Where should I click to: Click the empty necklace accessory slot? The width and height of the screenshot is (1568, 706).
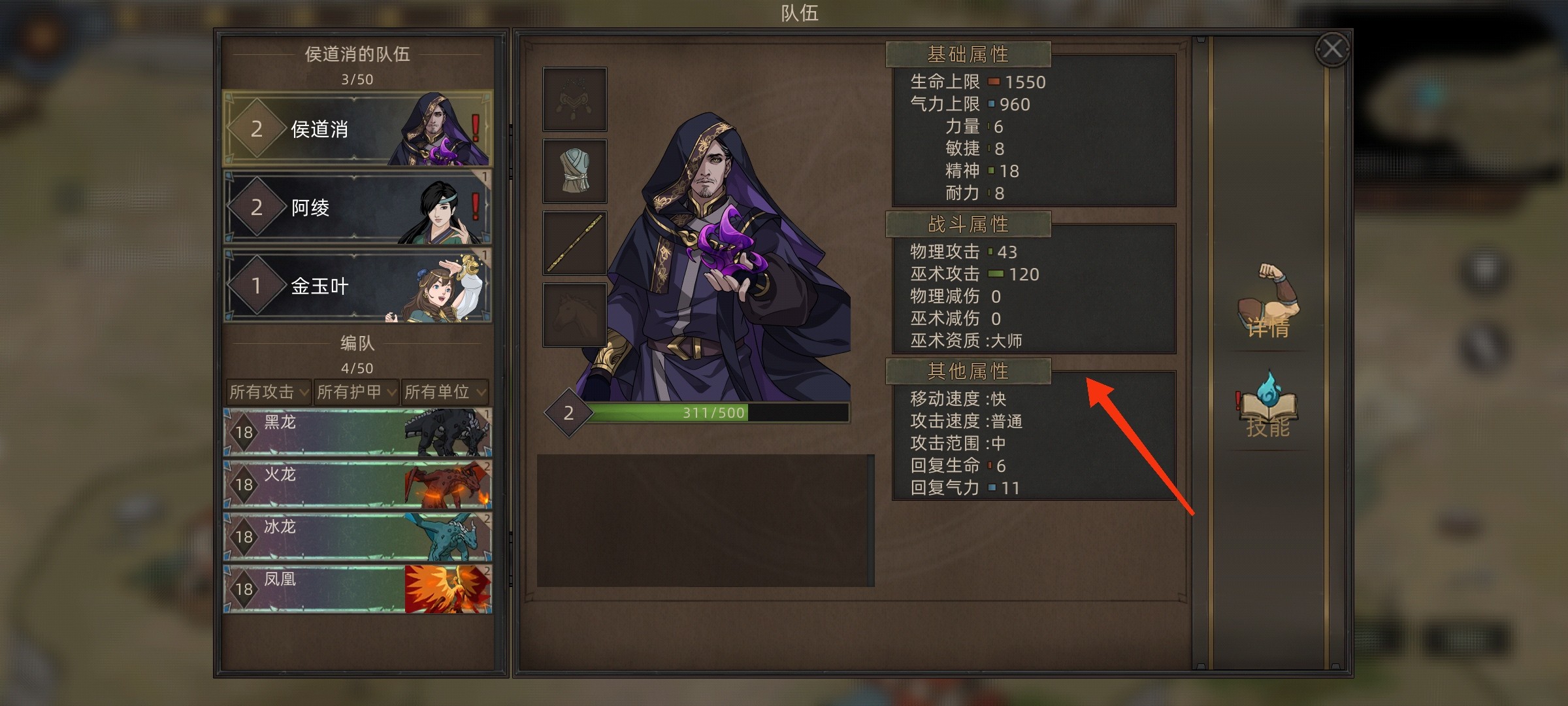[x=575, y=99]
